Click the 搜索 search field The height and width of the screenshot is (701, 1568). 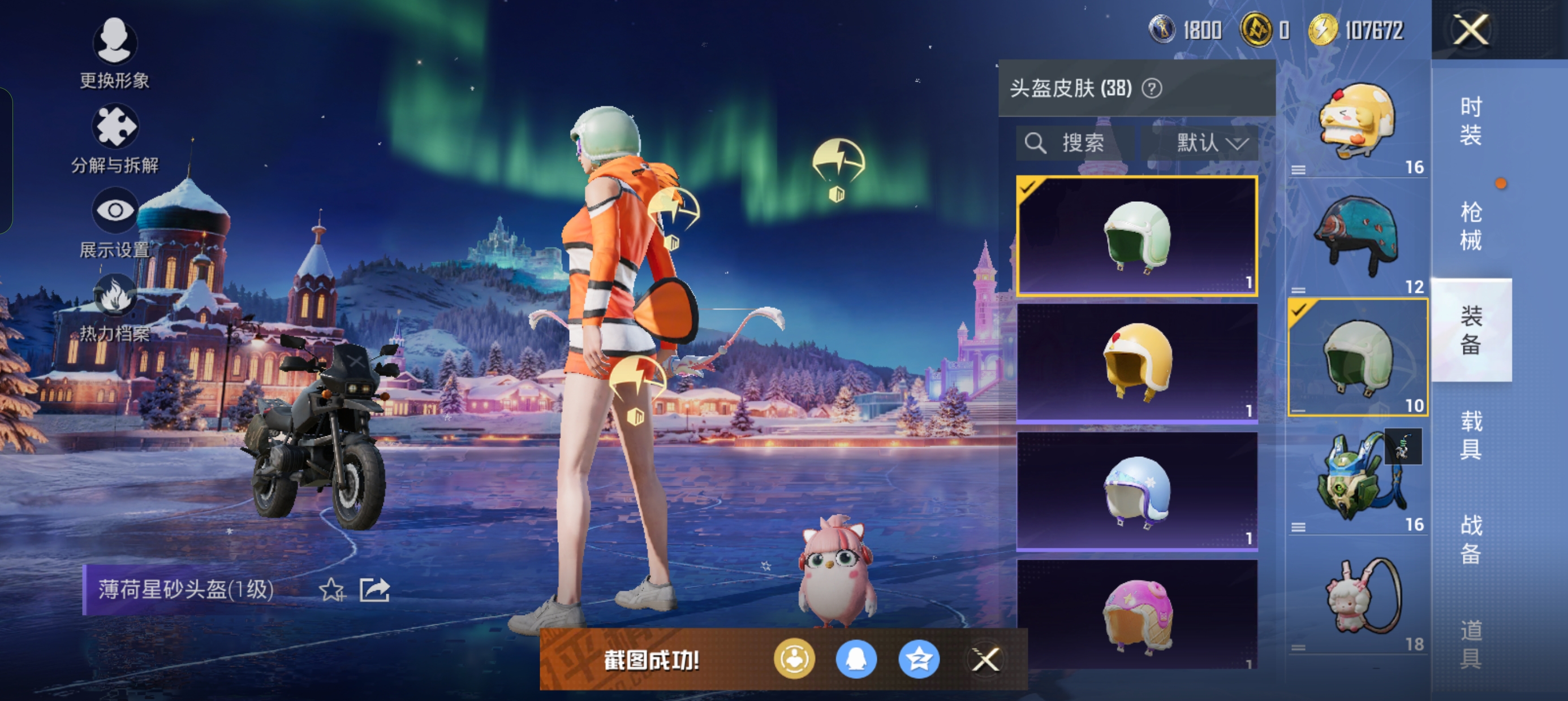(1075, 143)
